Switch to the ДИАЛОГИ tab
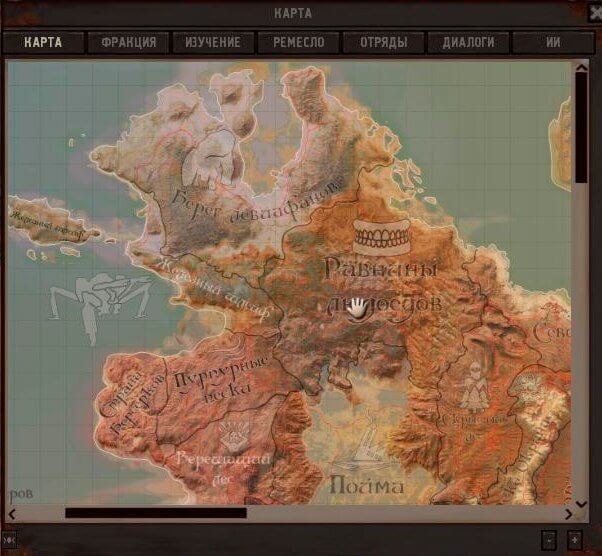Image resolution: width=602 pixels, height=556 pixels. point(468,42)
